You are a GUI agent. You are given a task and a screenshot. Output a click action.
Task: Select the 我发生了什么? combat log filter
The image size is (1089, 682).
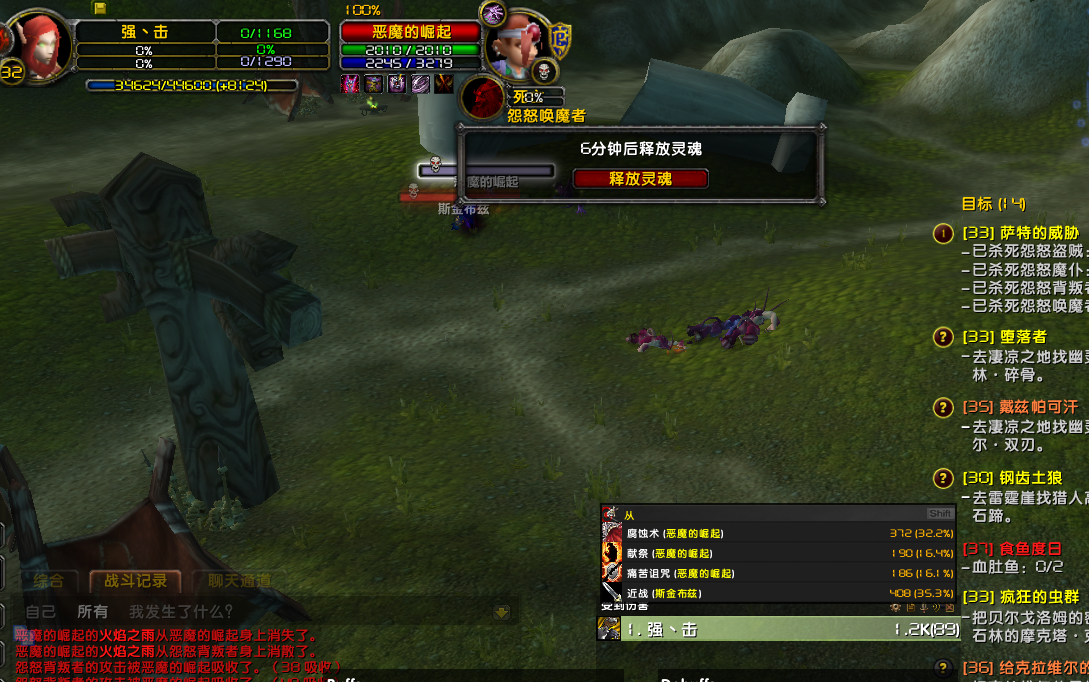[181, 611]
